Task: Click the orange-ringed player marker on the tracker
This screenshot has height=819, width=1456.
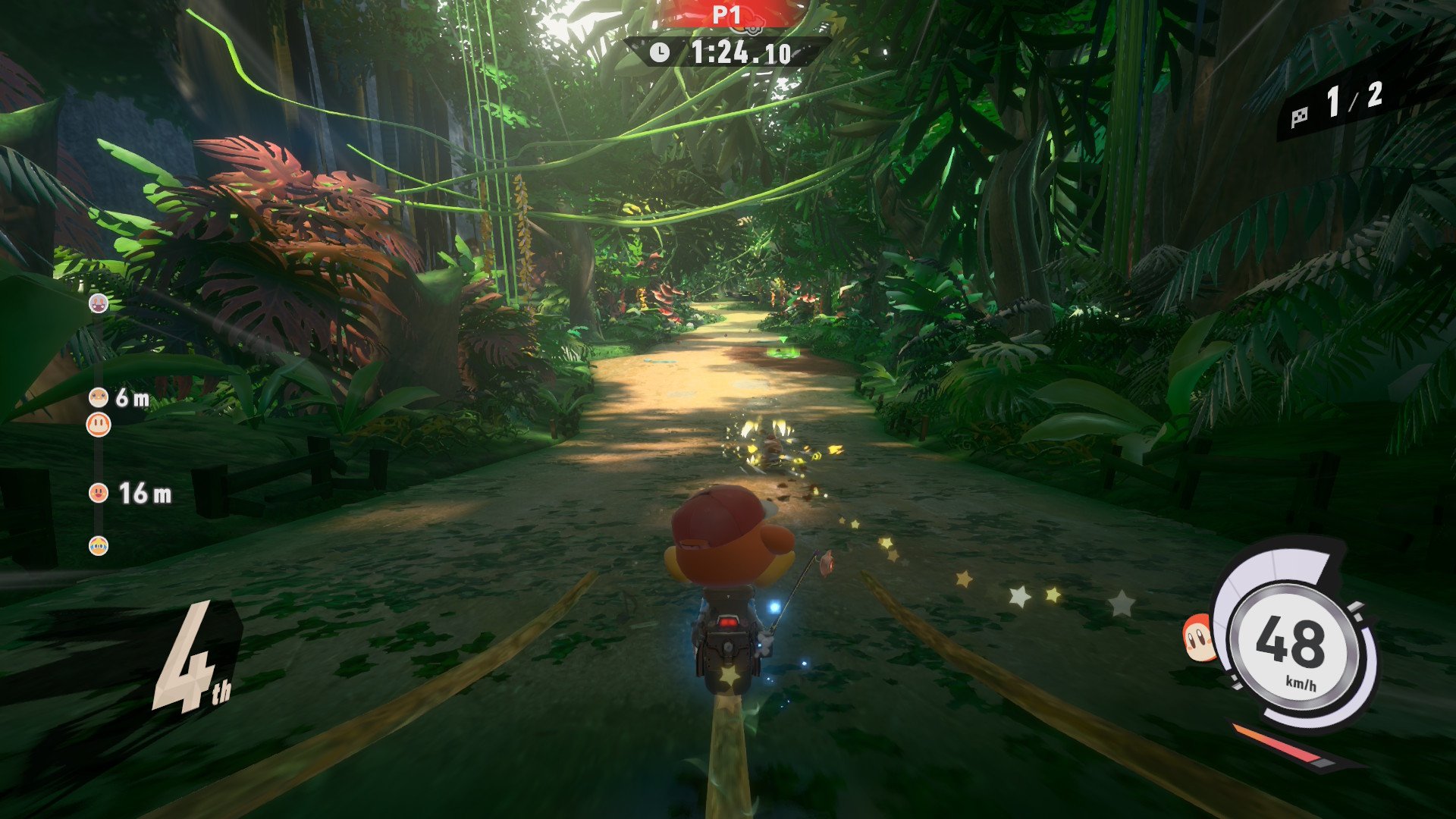Action: point(99,424)
